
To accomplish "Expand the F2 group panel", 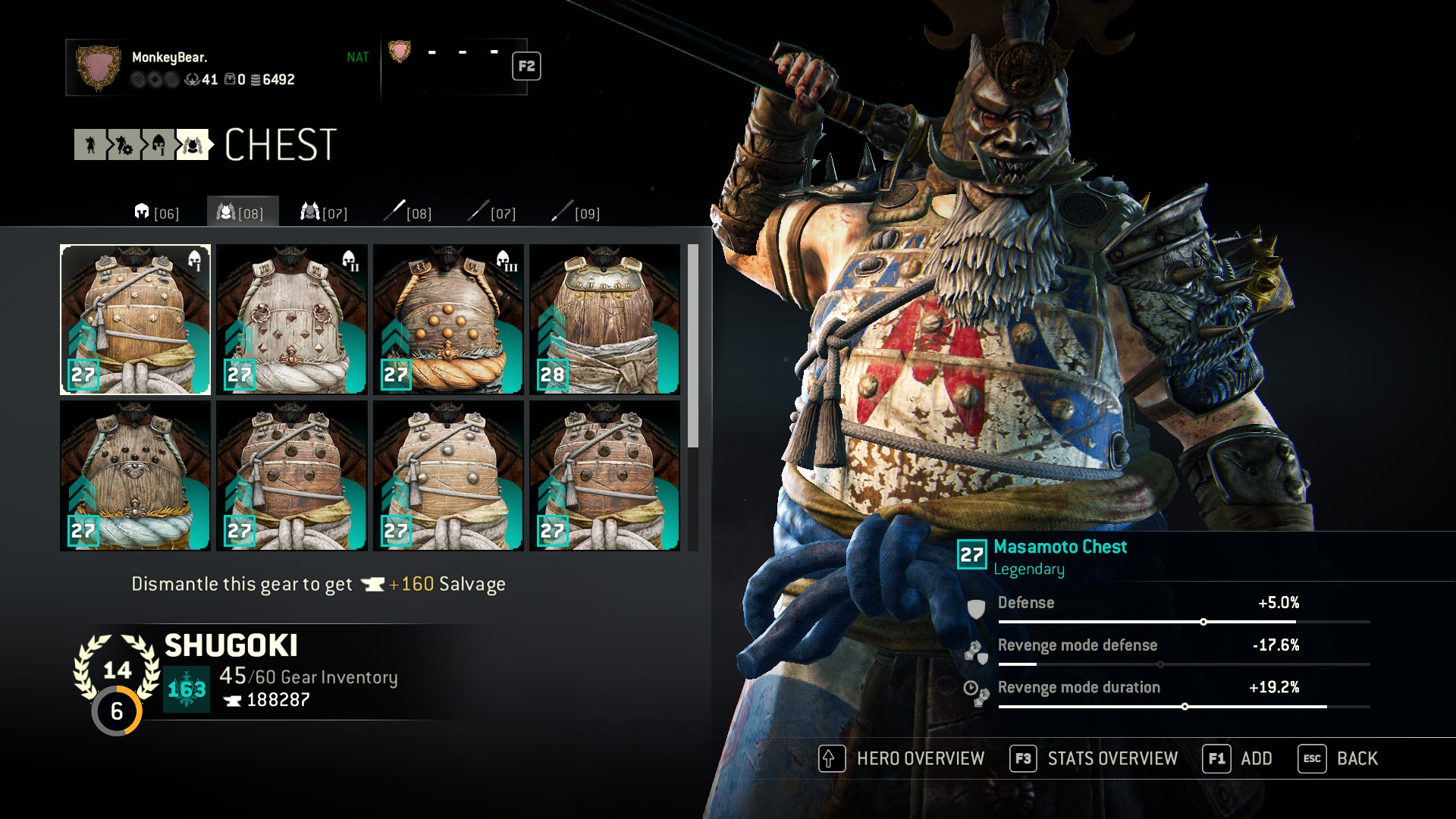I will (526, 66).
